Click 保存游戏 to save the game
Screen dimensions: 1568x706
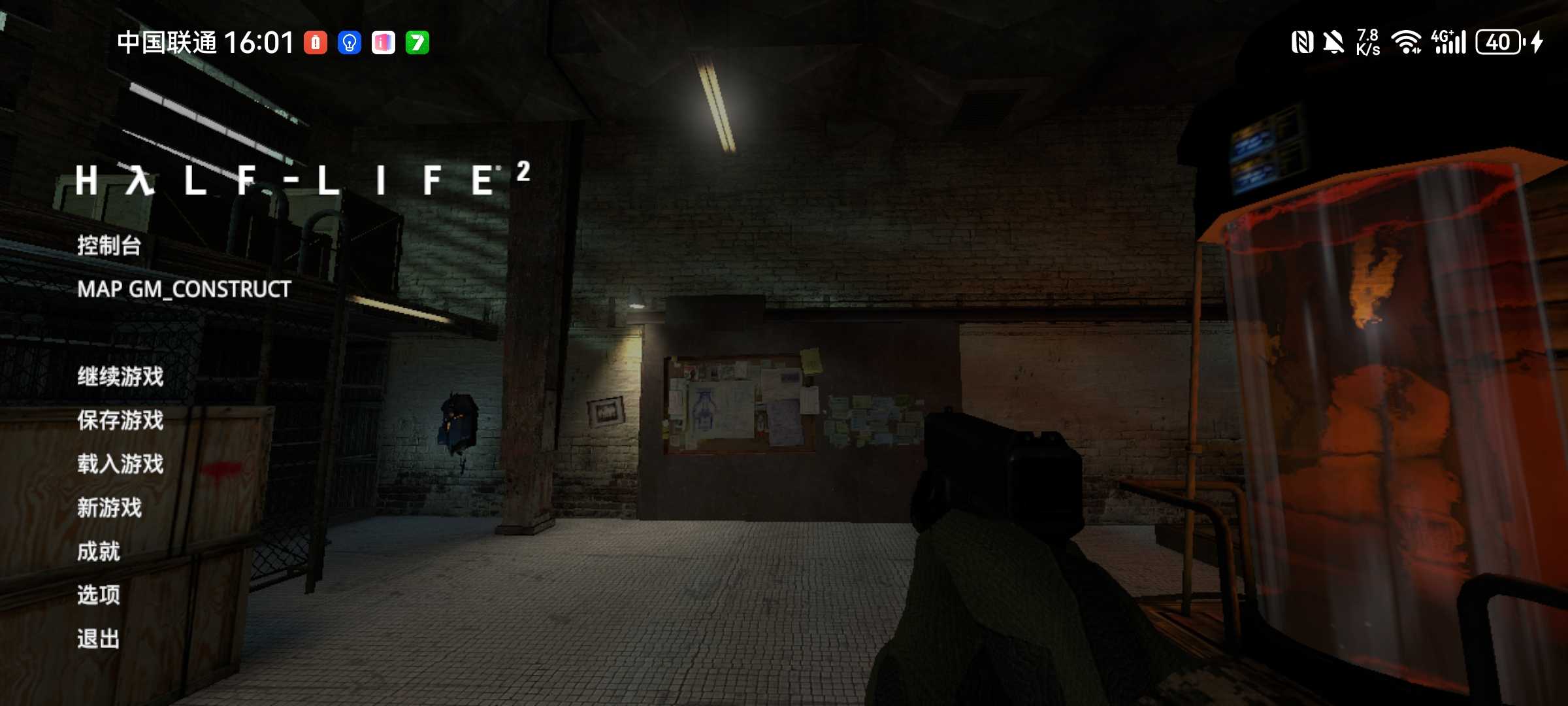pos(120,420)
